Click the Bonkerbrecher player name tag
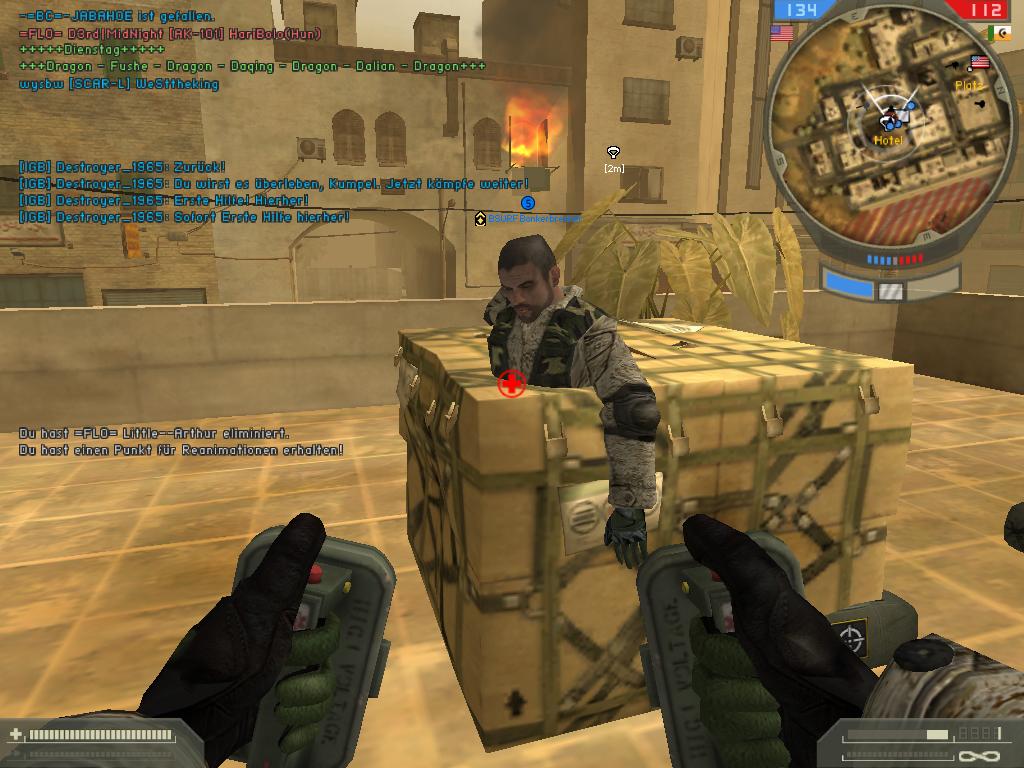This screenshot has height=768, width=1024. coord(533,218)
